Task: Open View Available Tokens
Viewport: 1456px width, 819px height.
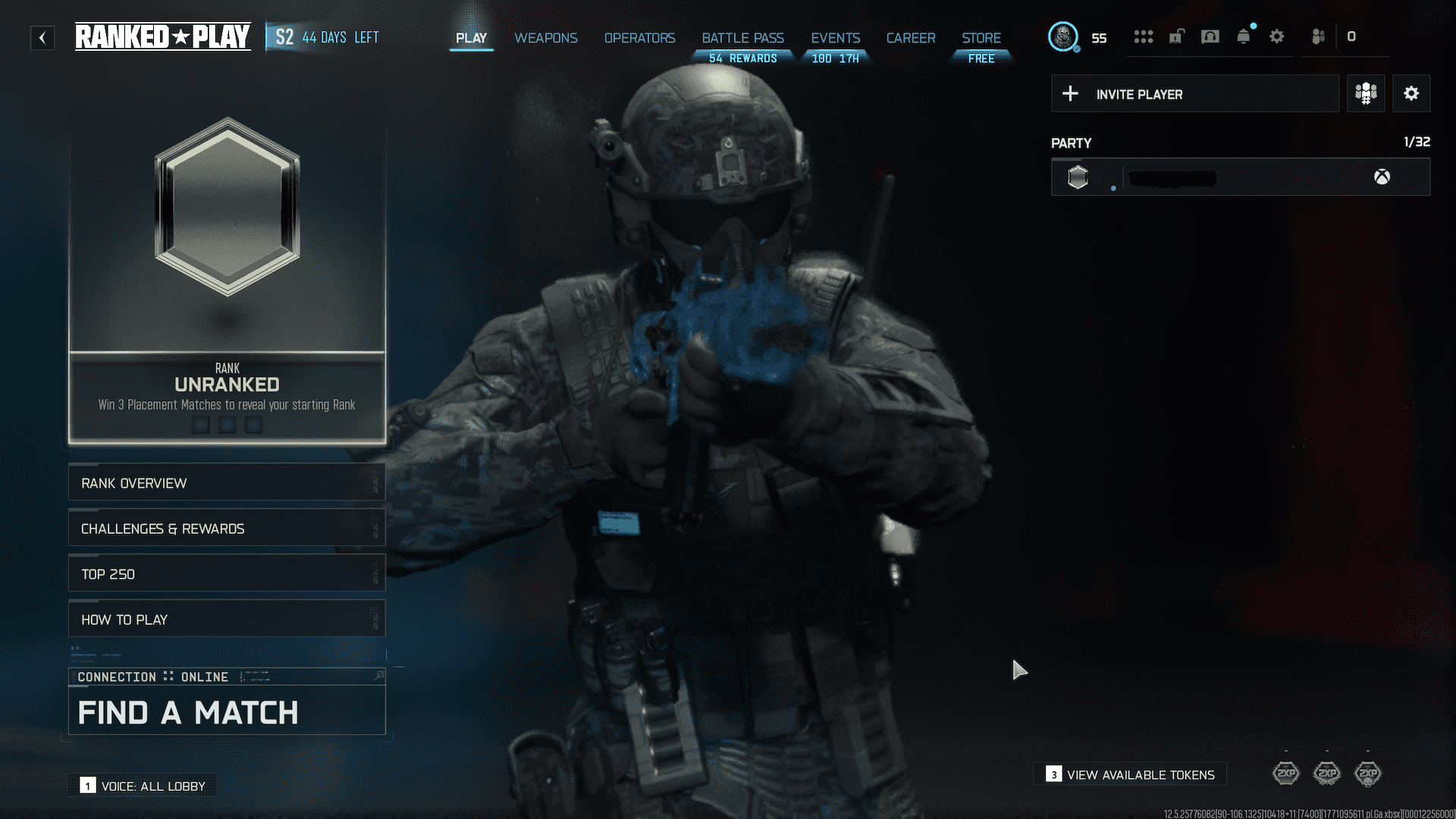Action: (1129, 774)
